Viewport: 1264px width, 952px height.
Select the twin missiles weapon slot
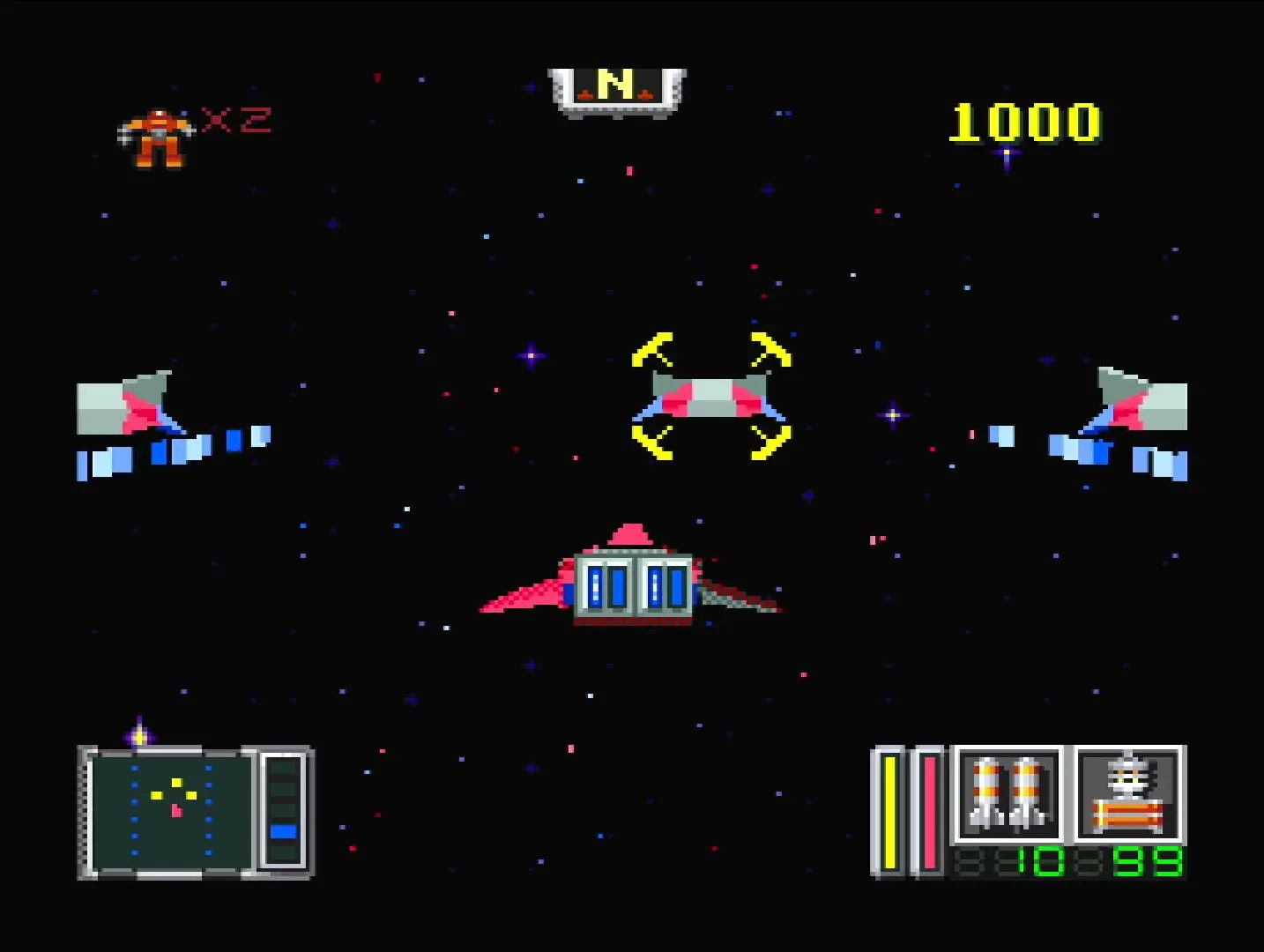point(1007,794)
